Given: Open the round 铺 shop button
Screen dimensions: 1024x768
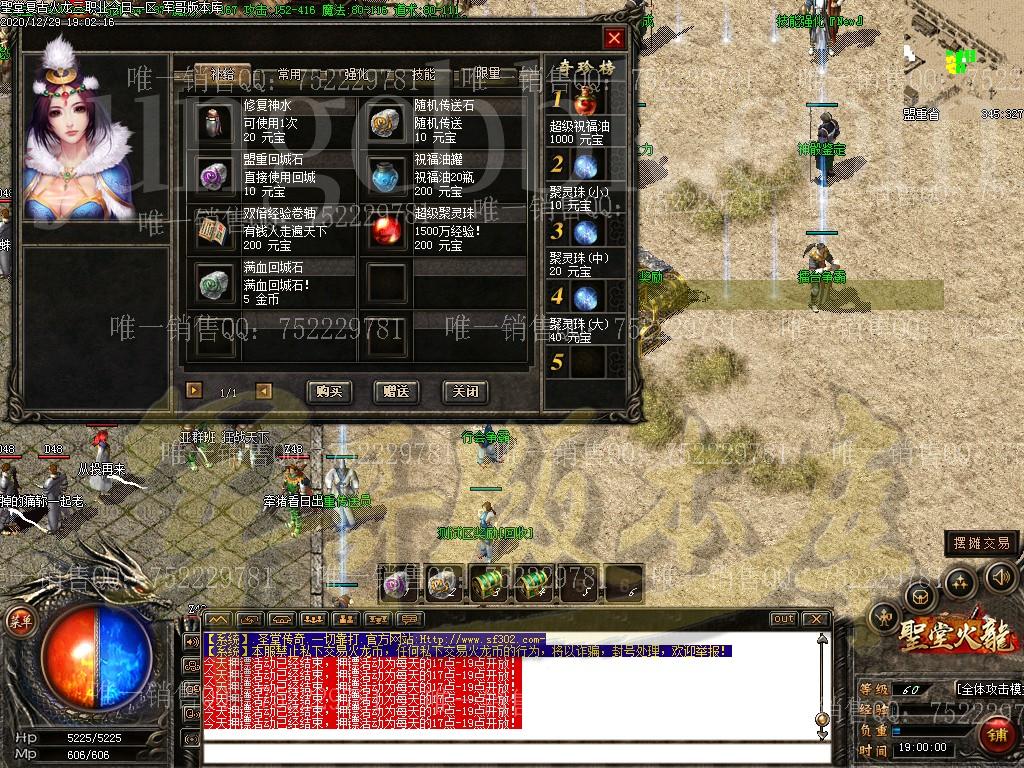Looking at the screenshot, I should [996, 736].
